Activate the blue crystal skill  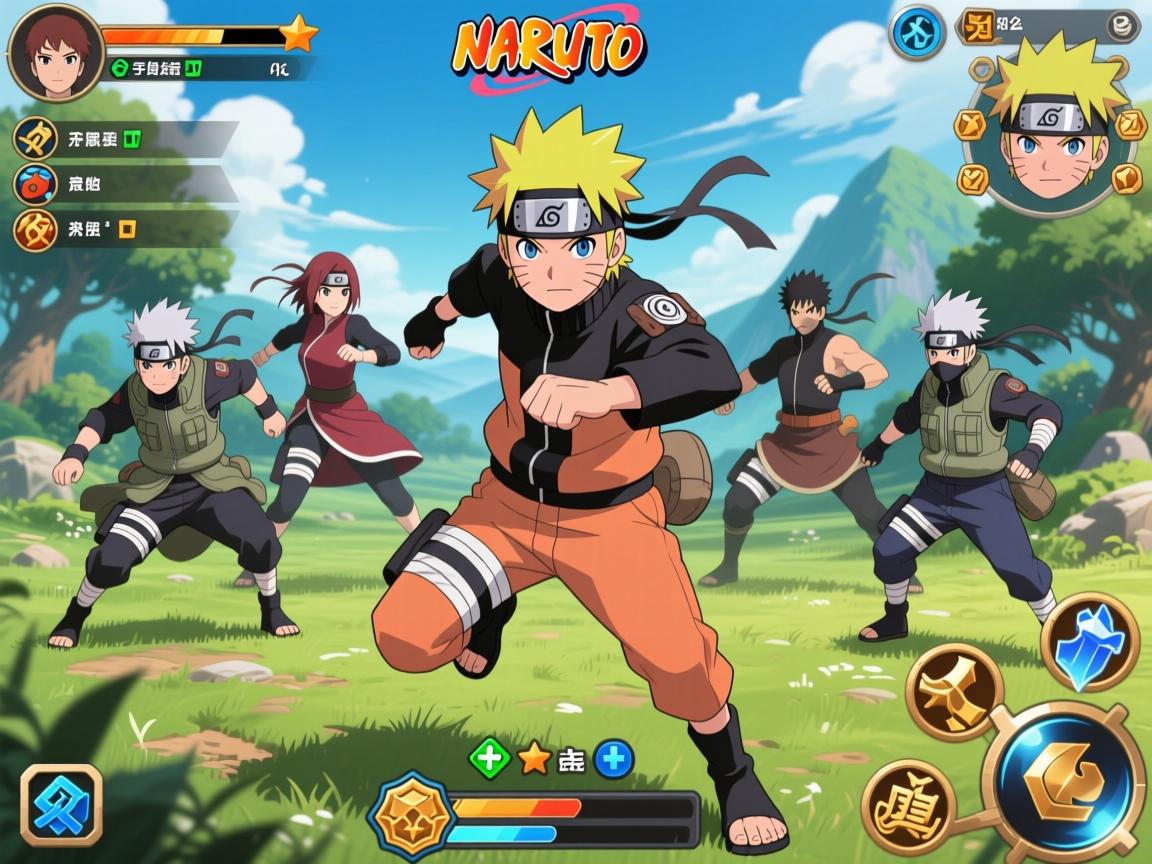click(1089, 641)
